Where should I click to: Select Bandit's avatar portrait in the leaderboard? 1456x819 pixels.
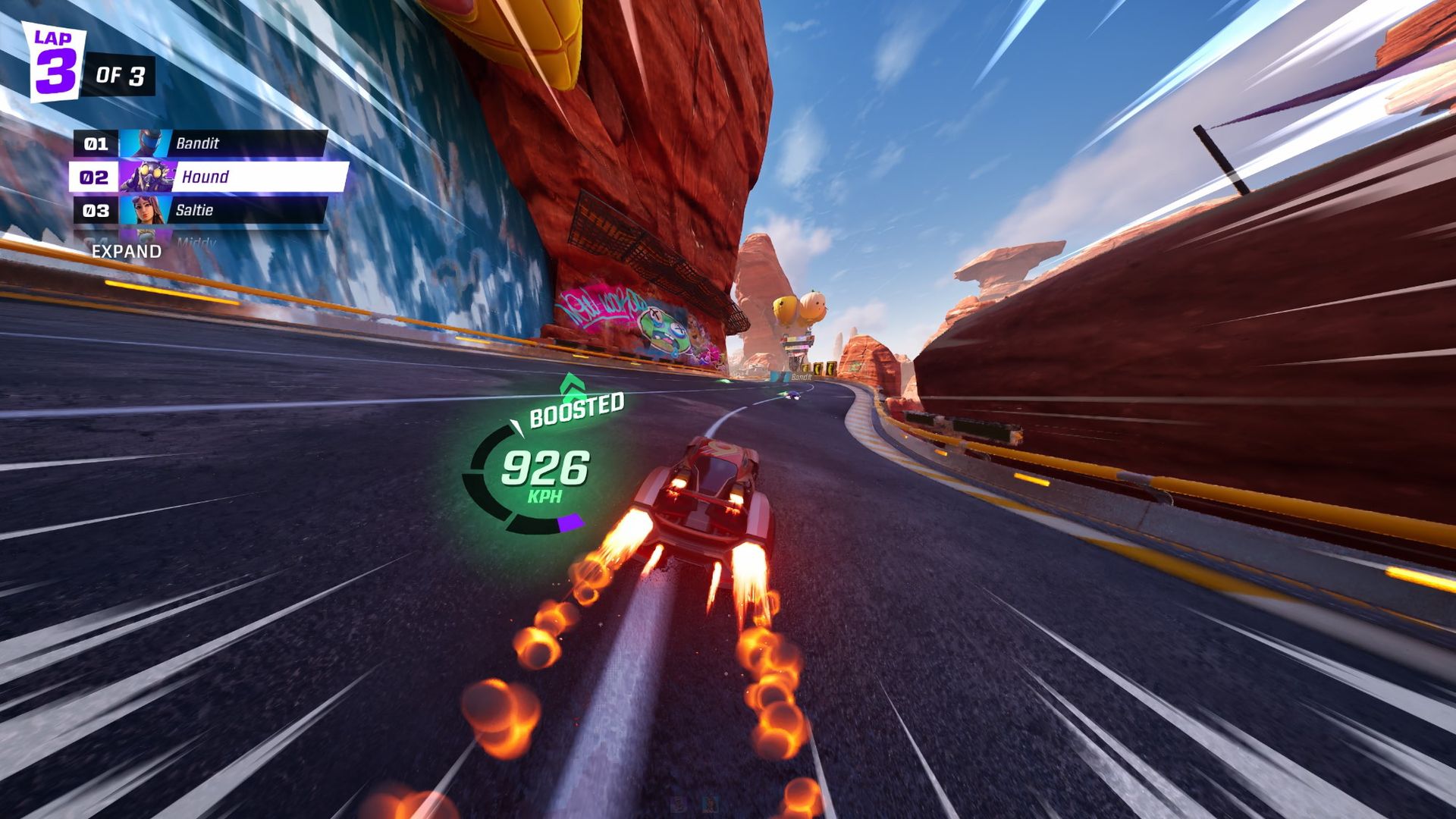point(146,143)
